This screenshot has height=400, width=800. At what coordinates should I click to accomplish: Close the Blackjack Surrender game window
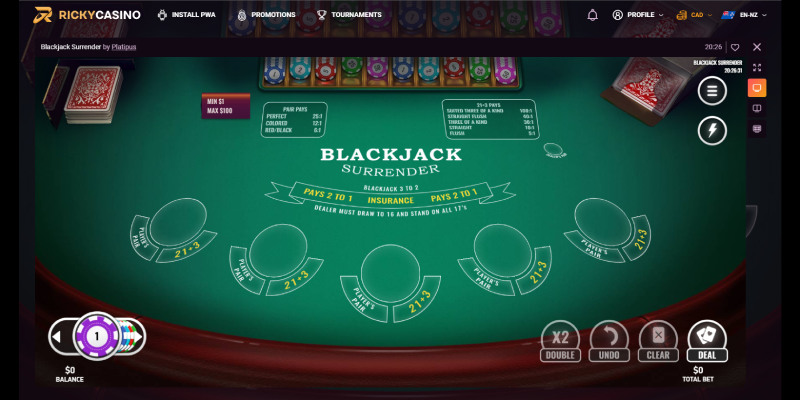tap(757, 47)
